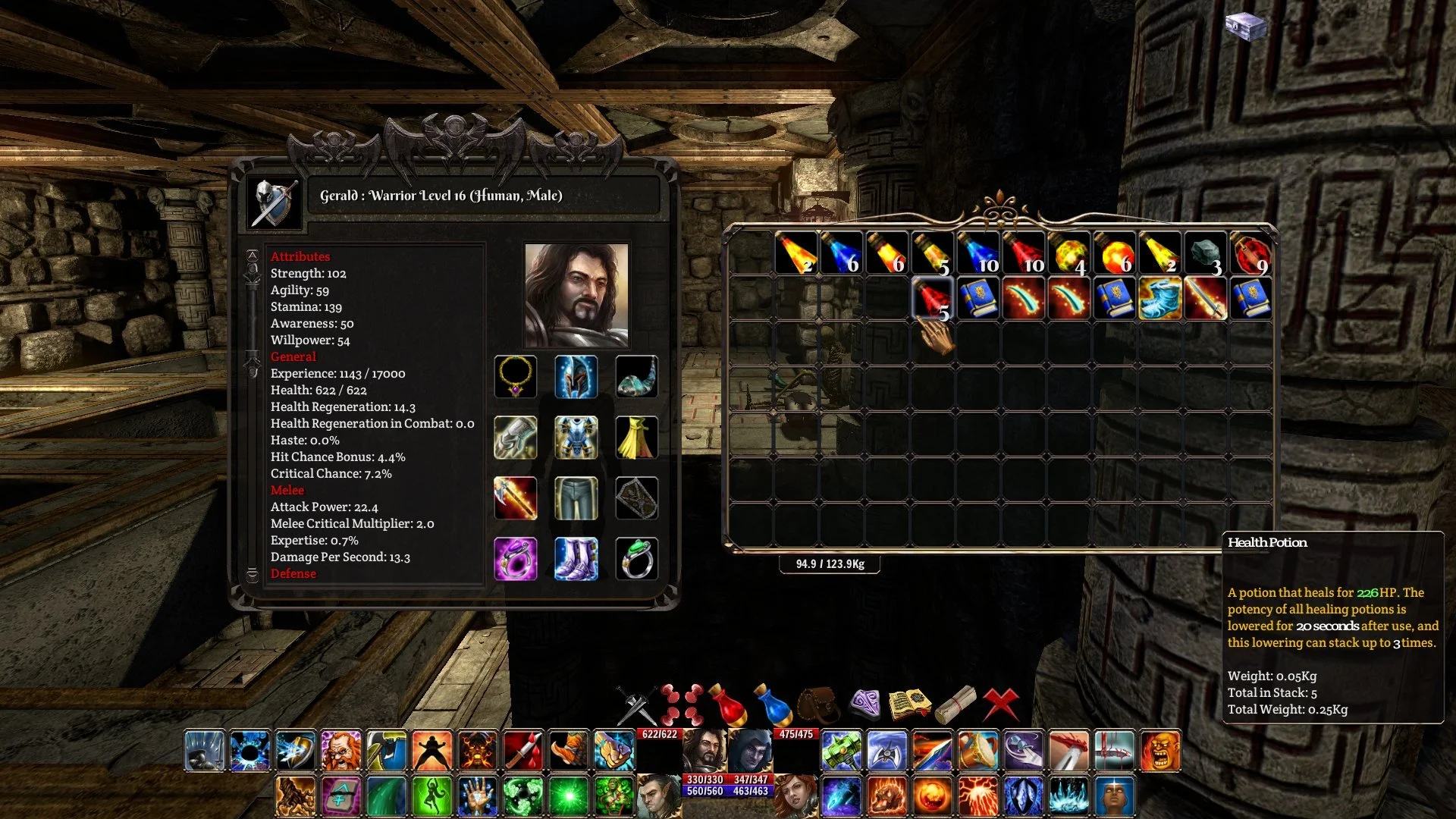The height and width of the screenshot is (819, 1456).
Task: Select the elf companion's portrait
Action: 658,796
